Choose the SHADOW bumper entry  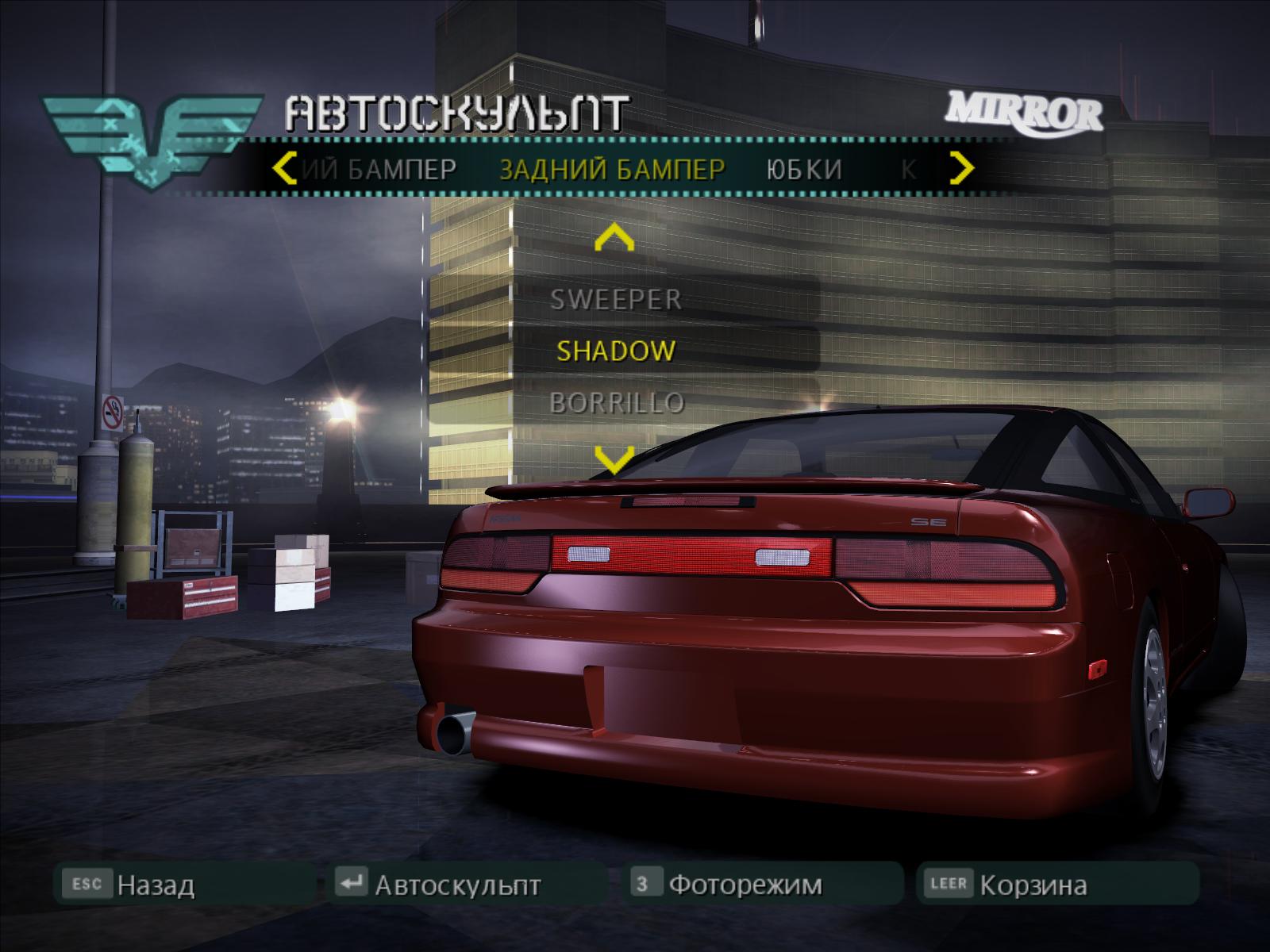616,351
